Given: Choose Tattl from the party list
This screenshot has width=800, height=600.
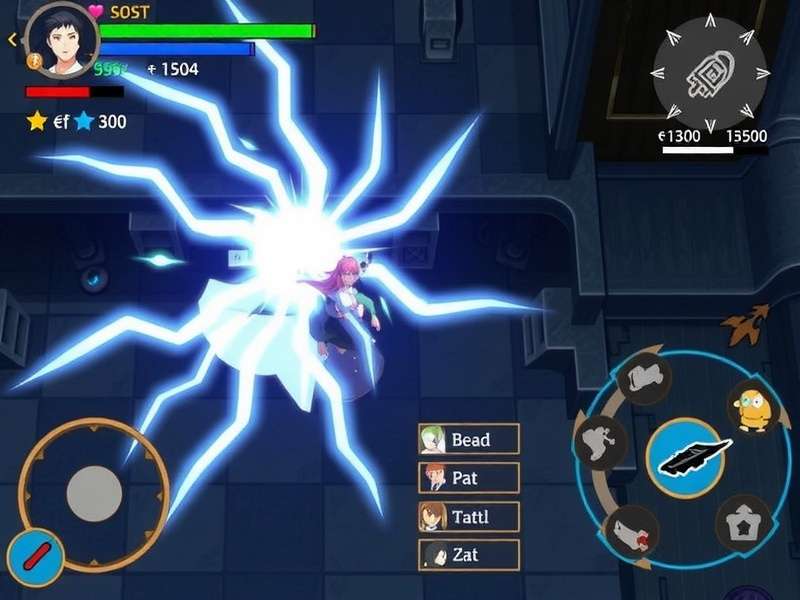Looking at the screenshot, I should 469,517.
